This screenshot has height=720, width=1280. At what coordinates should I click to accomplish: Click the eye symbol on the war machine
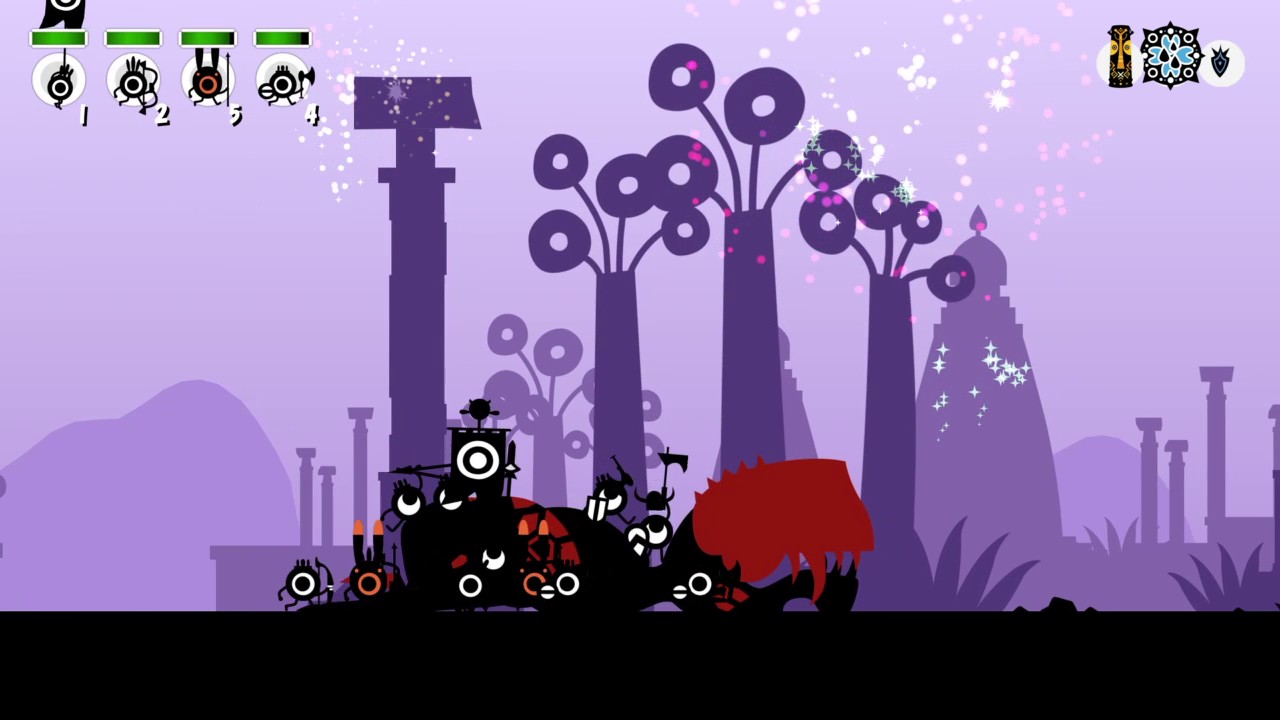(477, 460)
